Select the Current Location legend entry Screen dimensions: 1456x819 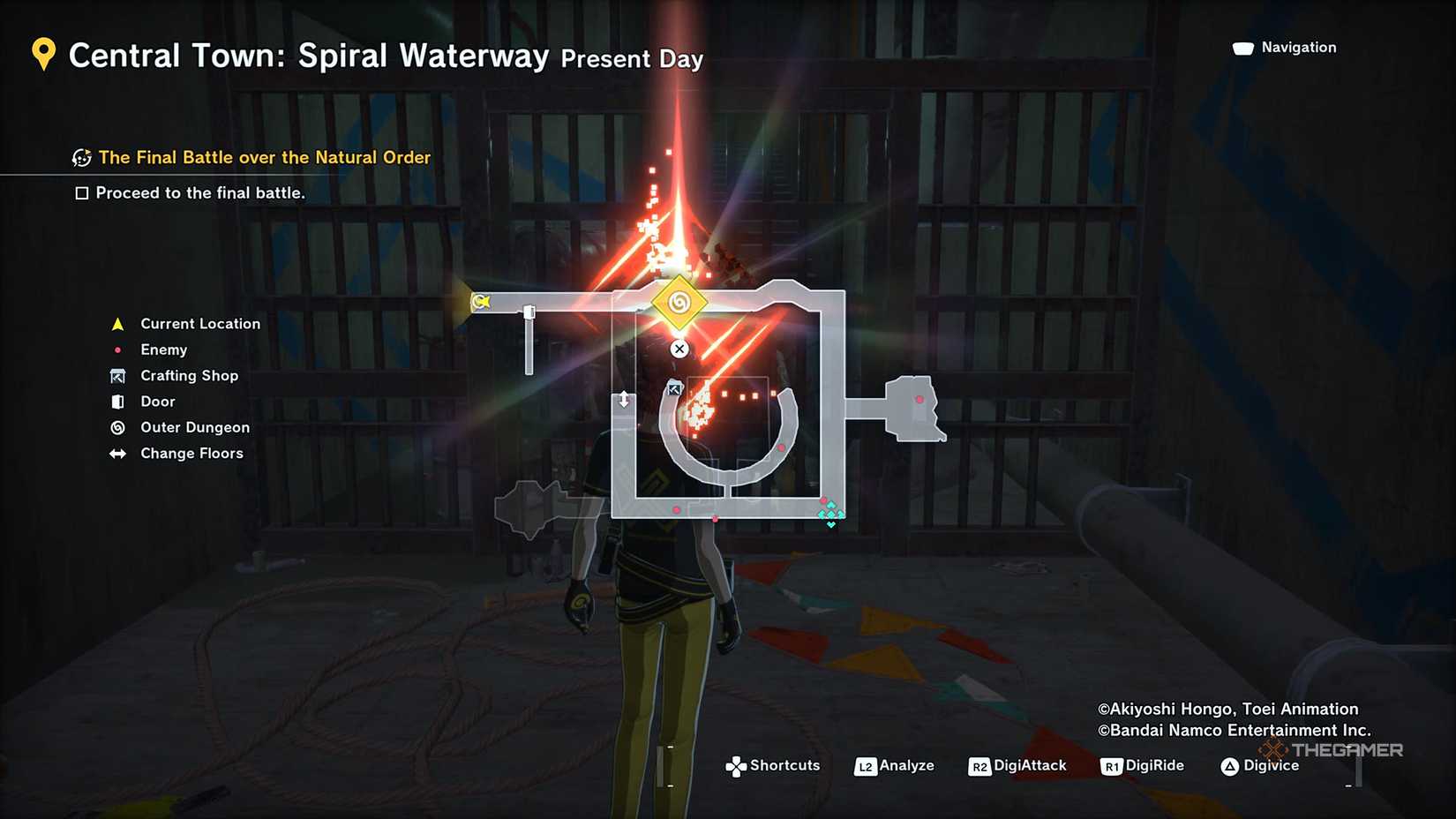[x=200, y=324]
